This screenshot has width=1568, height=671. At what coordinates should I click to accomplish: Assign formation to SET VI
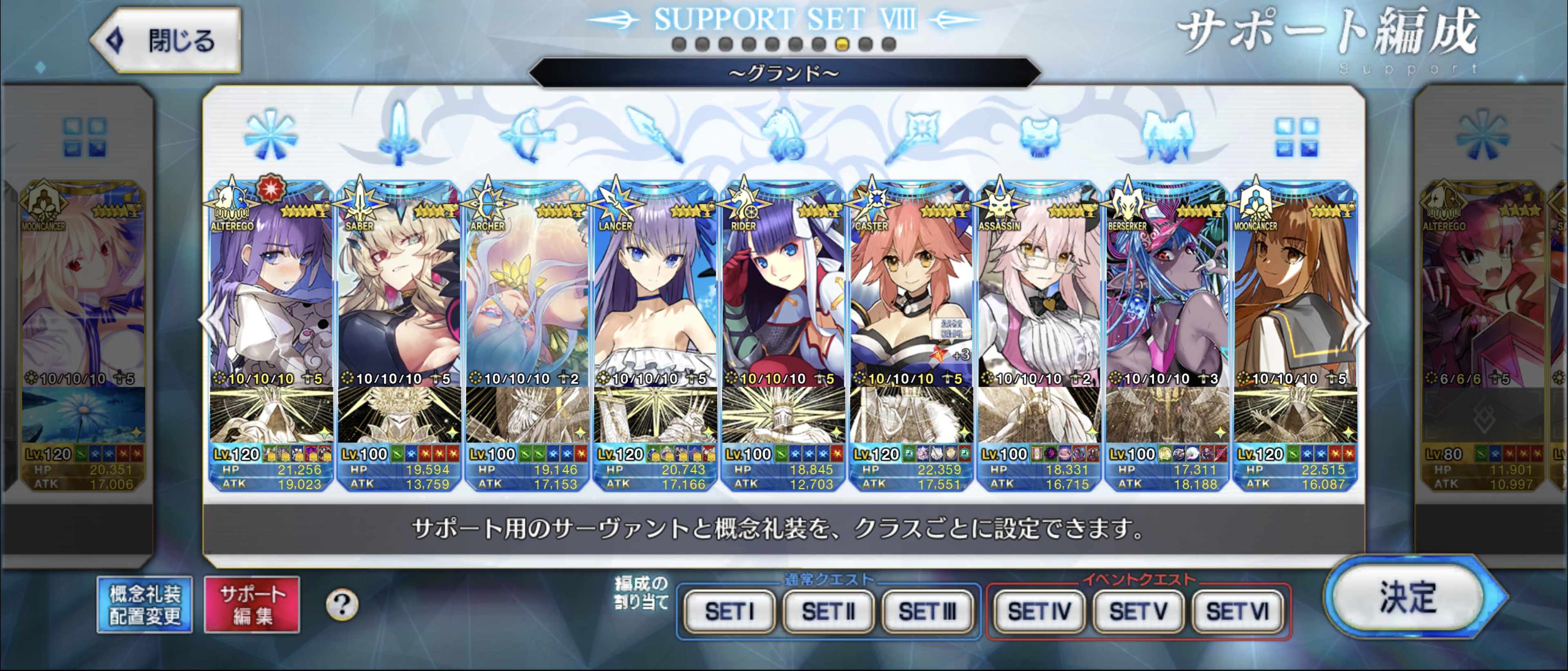pyautogui.click(x=1238, y=611)
